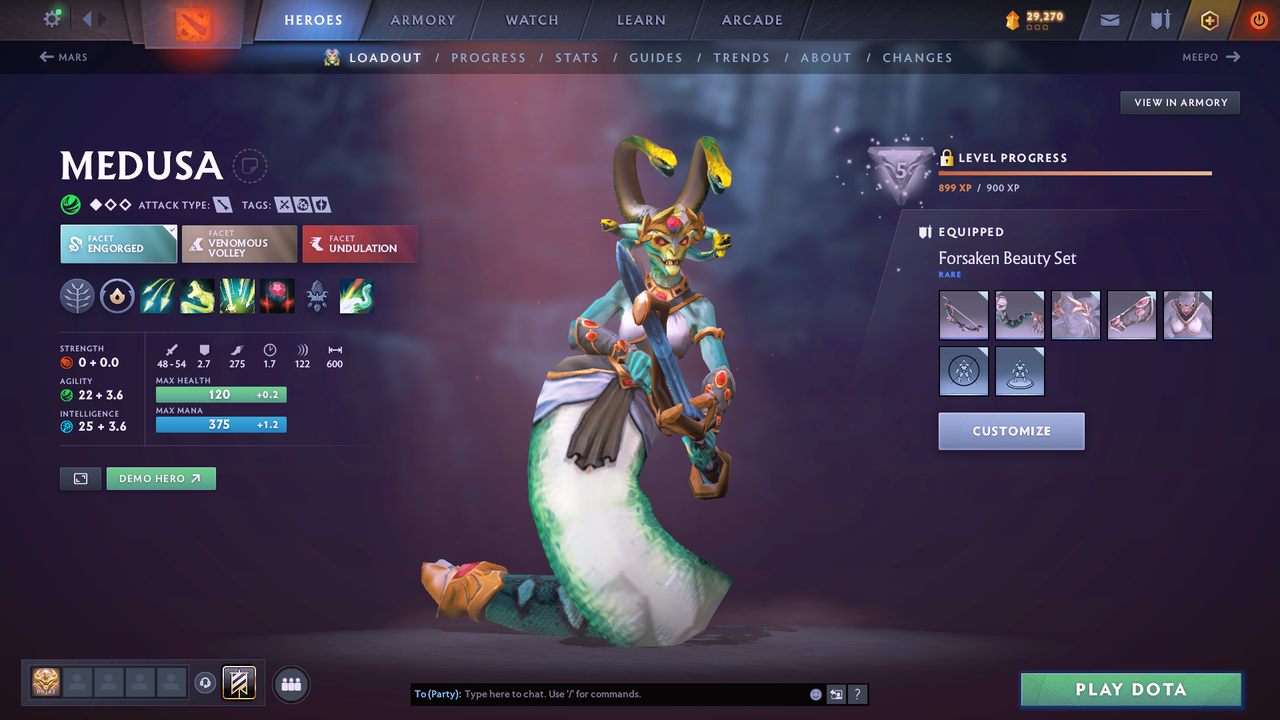Screen dimensions: 1280x720
Task: Select the Split Shot ability icon
Action: (157, 295)
